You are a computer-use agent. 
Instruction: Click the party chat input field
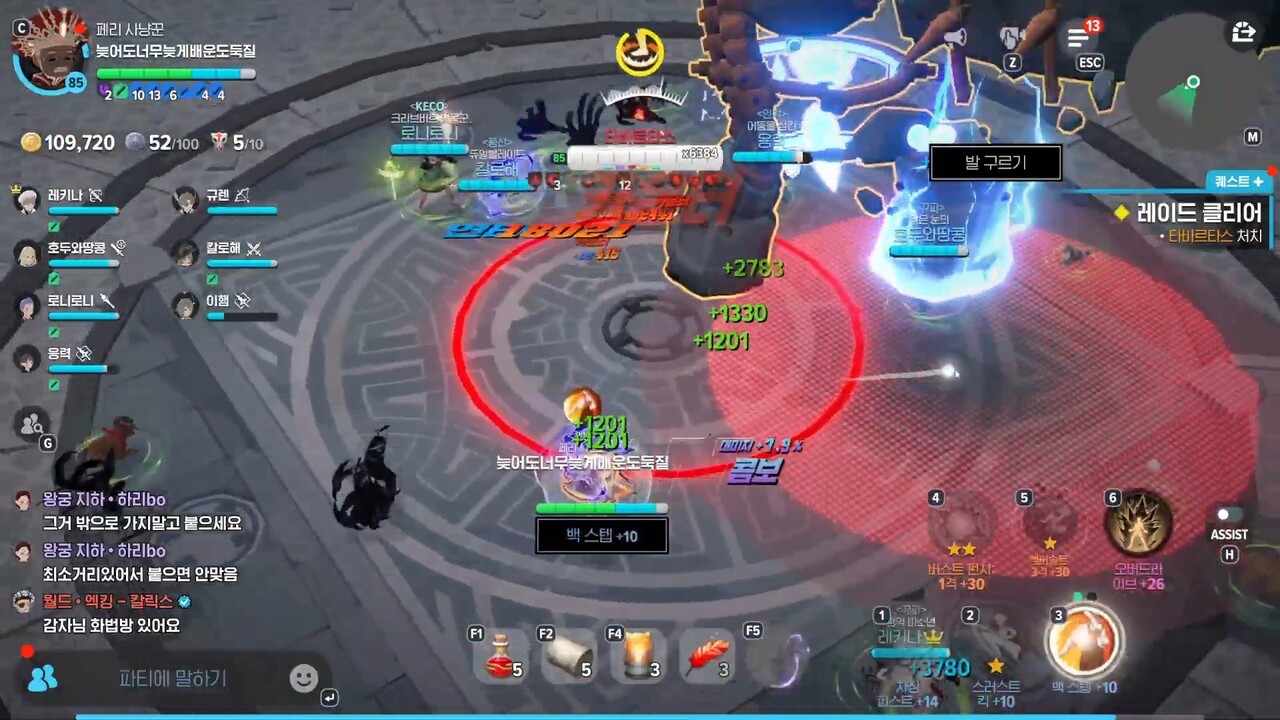[x=173, y=679]
